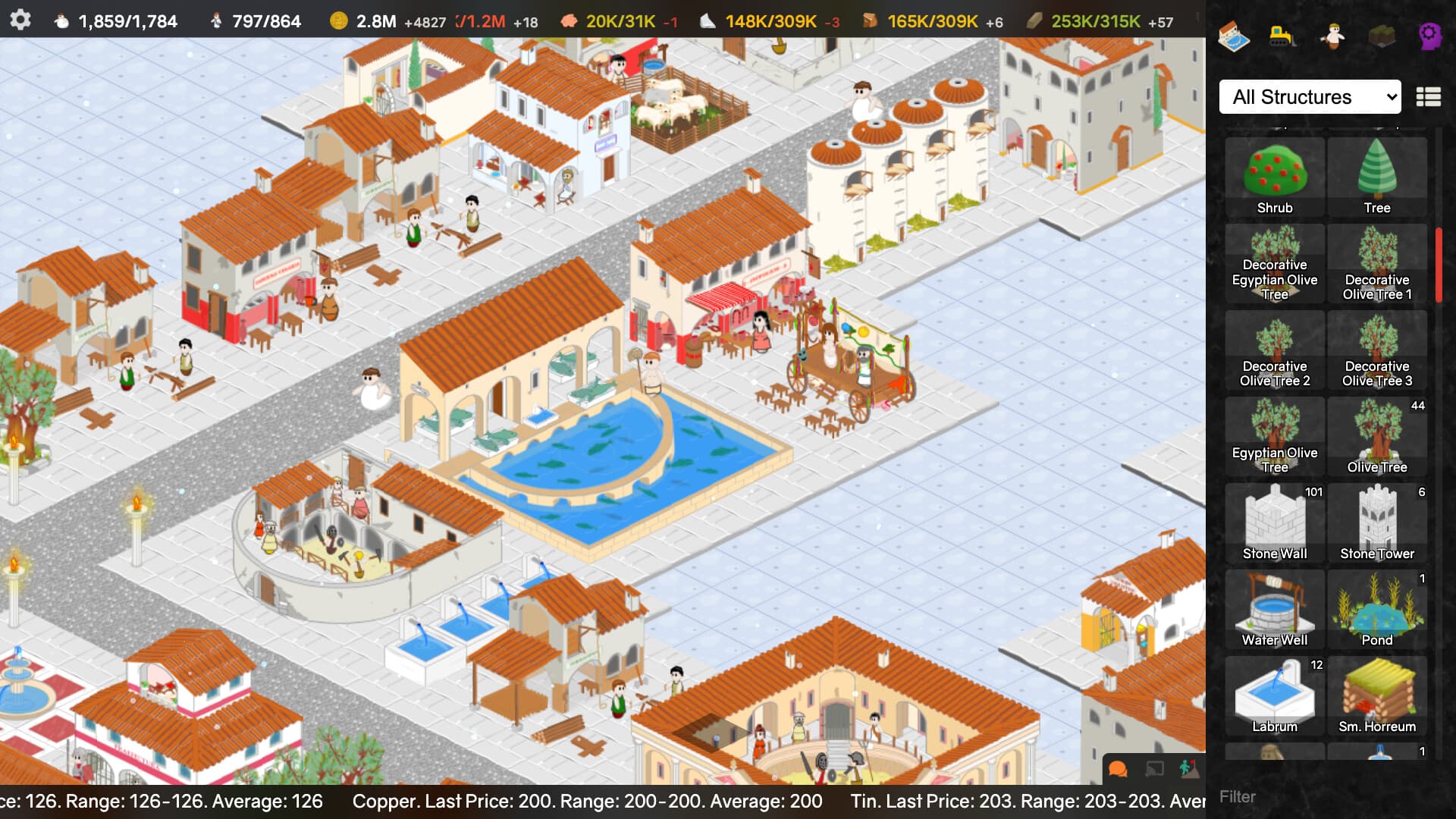This screenshot has width=1456, height=819.
Task: Toggle the Stone Wall placement tile
Action: coord(1275,522)
